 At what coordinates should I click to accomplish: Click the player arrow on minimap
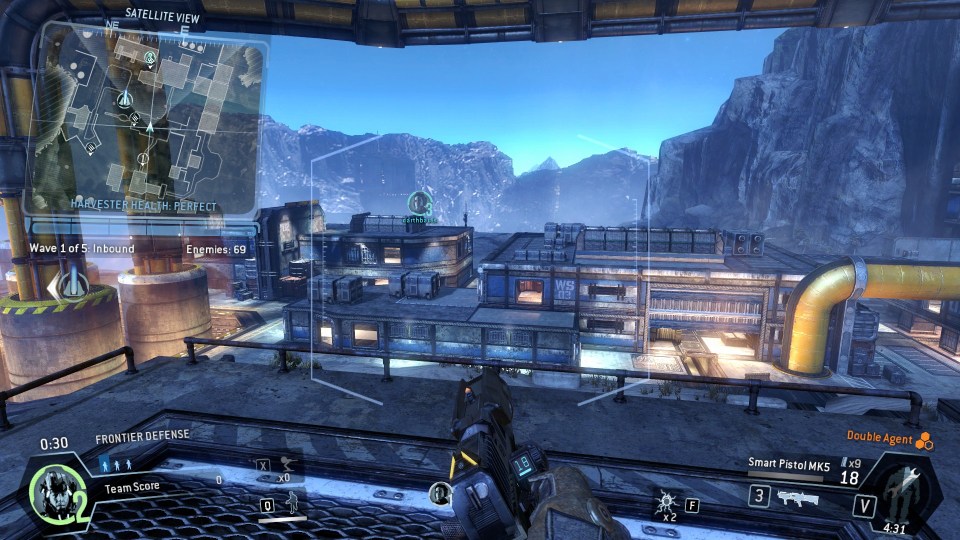(149, 126)
